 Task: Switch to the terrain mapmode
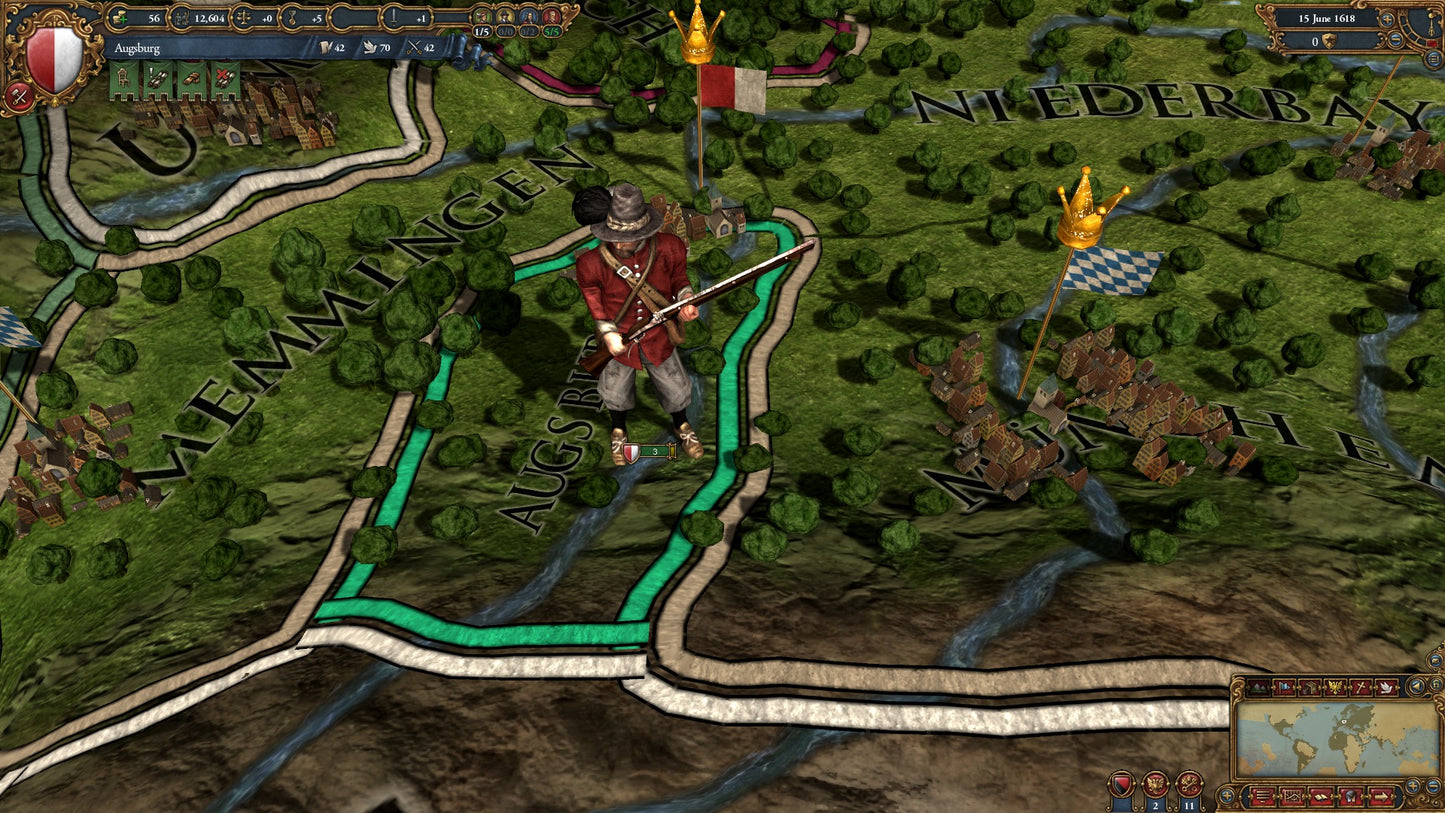point(1259,687)
